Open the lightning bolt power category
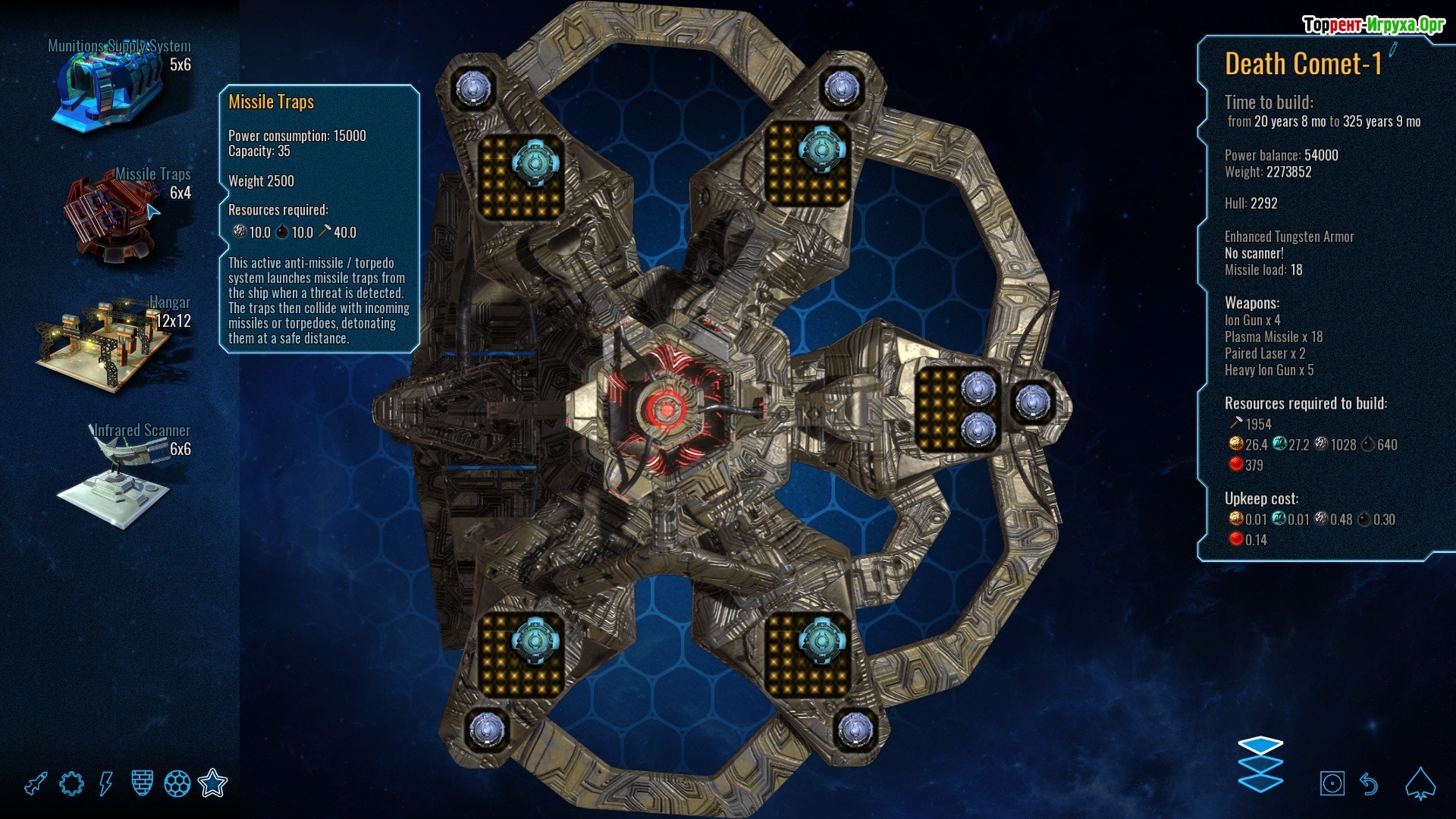 [106, 783]
